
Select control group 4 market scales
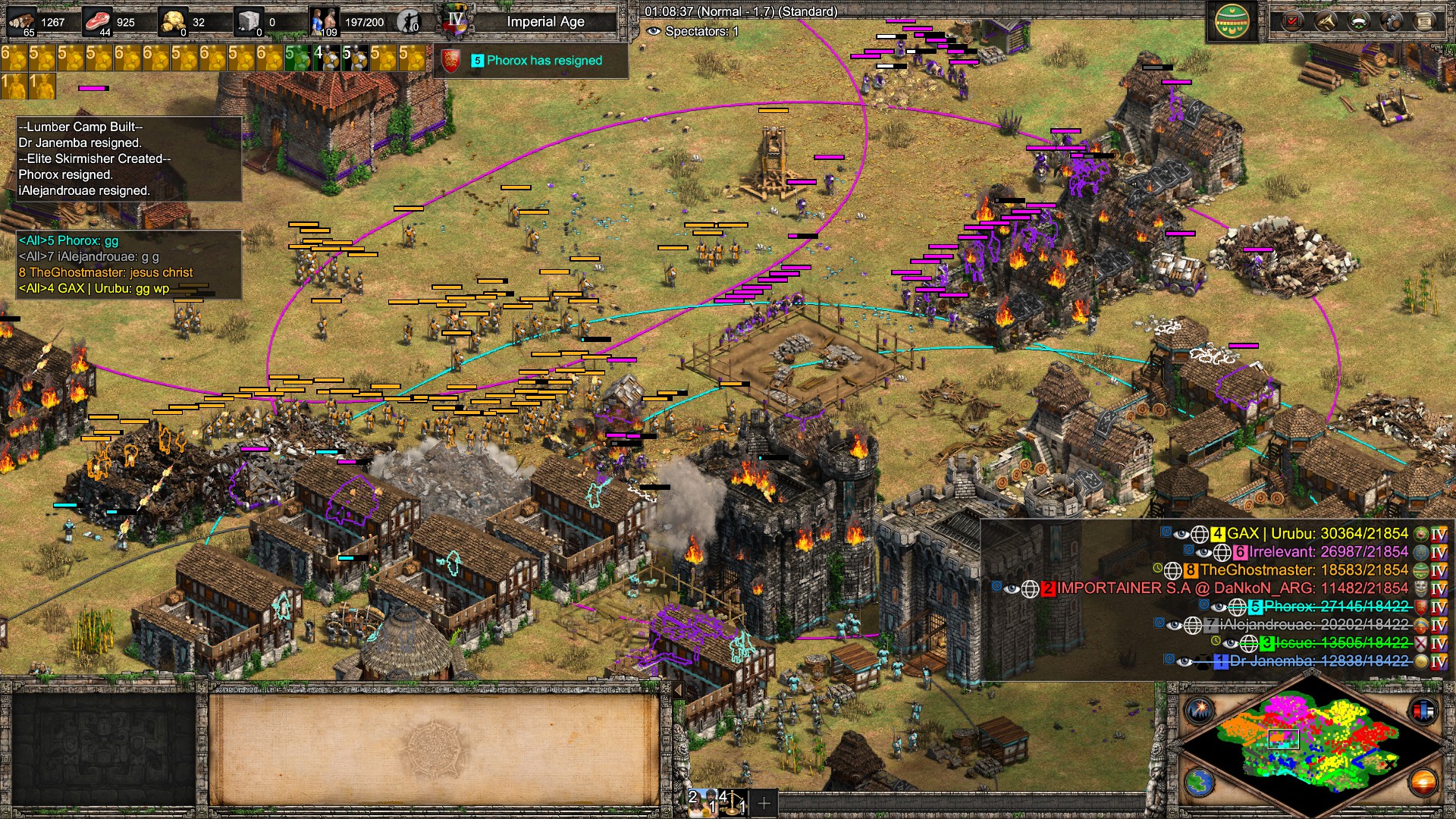coord(733,802)
